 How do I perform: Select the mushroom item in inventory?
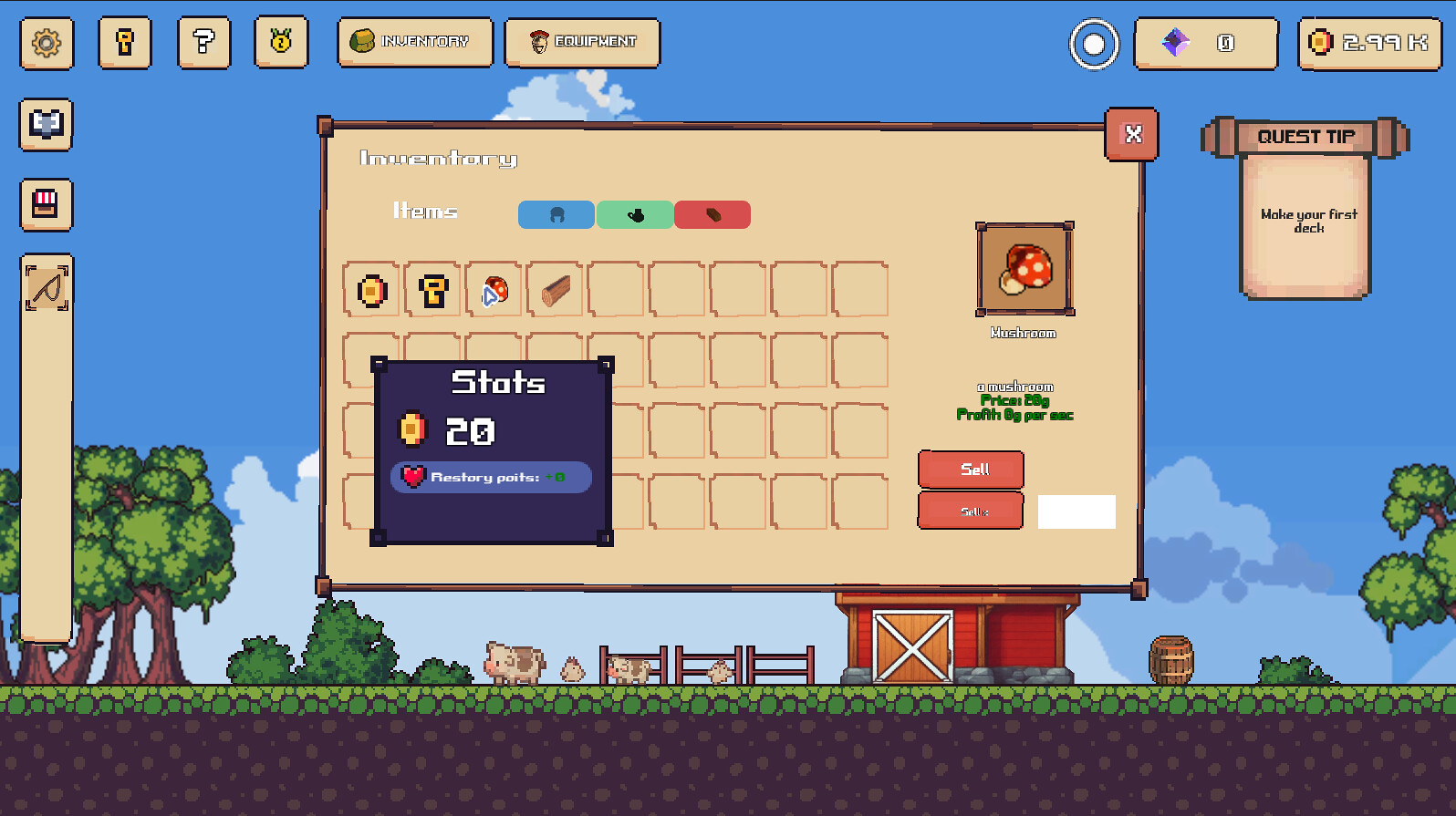point(493,289)
